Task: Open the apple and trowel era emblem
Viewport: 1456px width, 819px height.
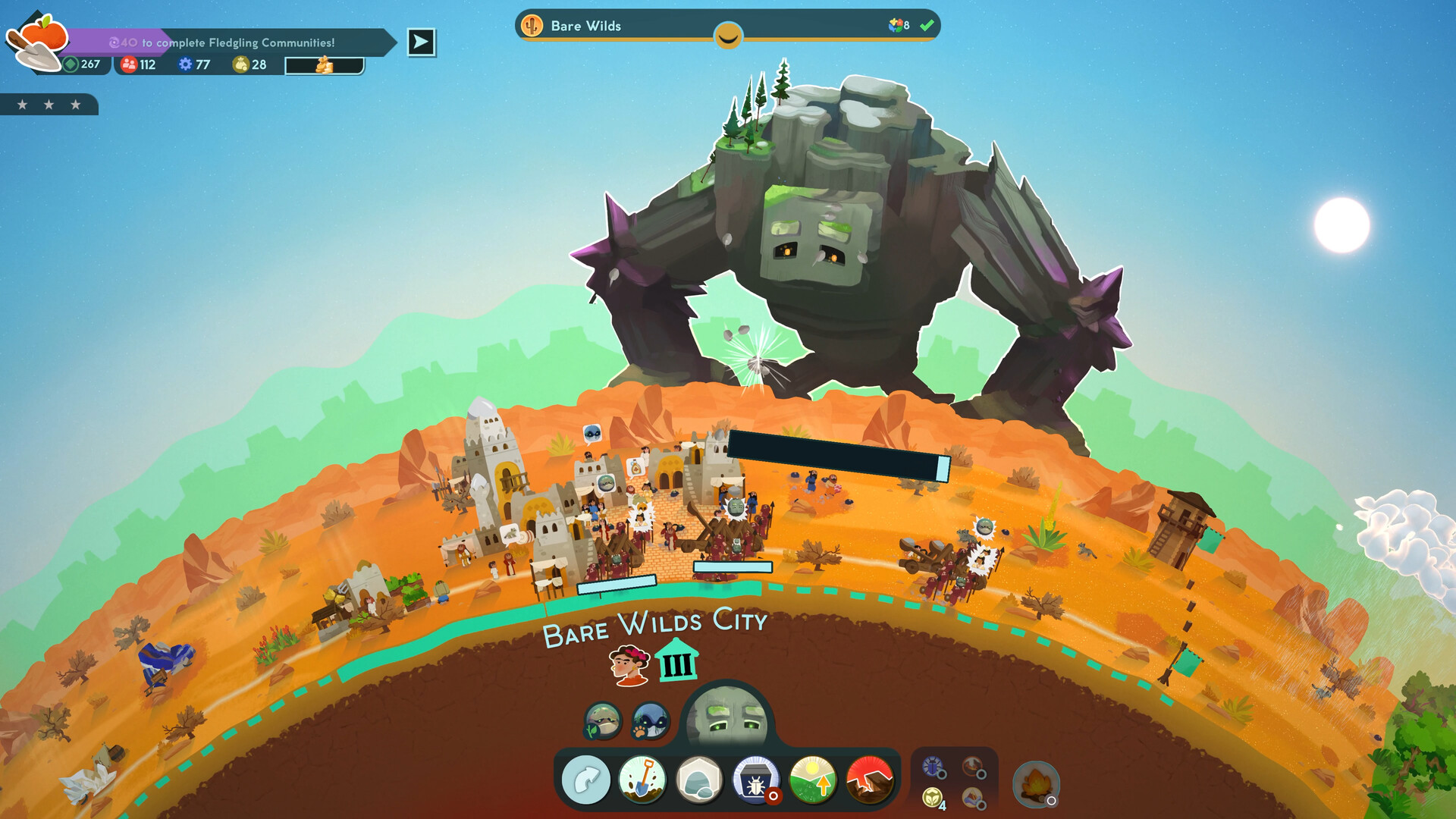Action: 36,42
